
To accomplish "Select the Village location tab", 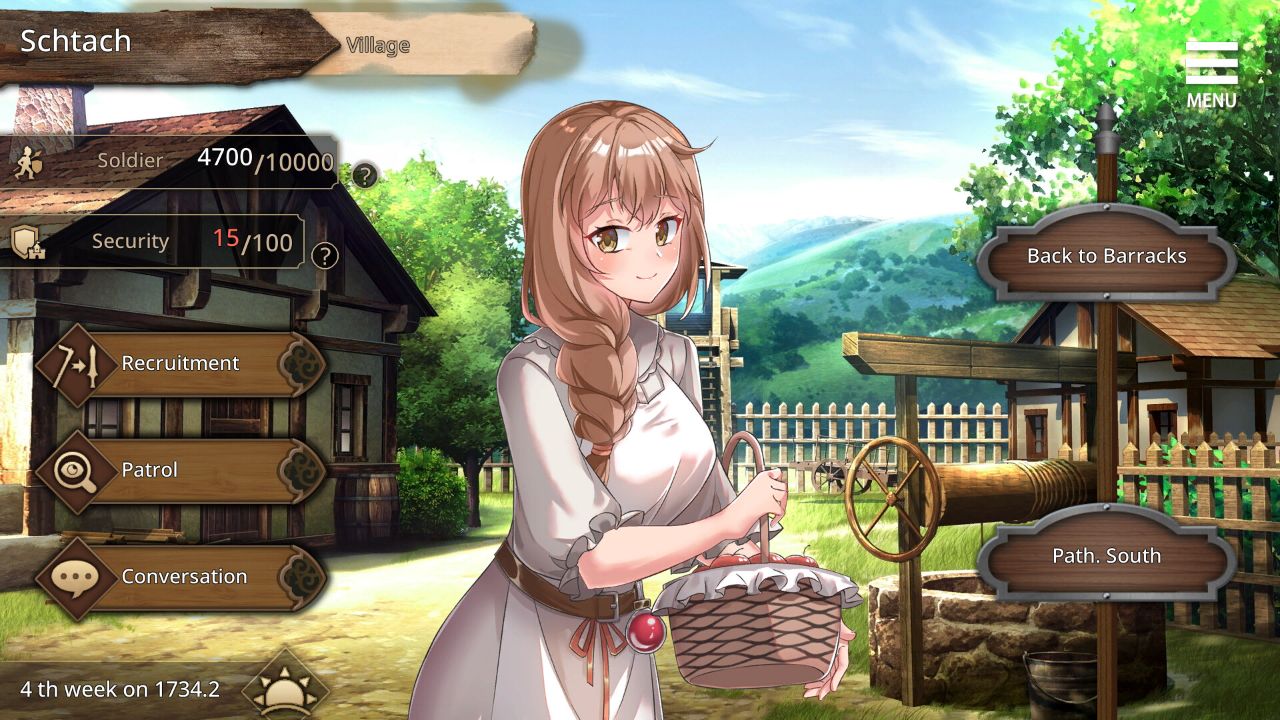I will coord(377,44).
